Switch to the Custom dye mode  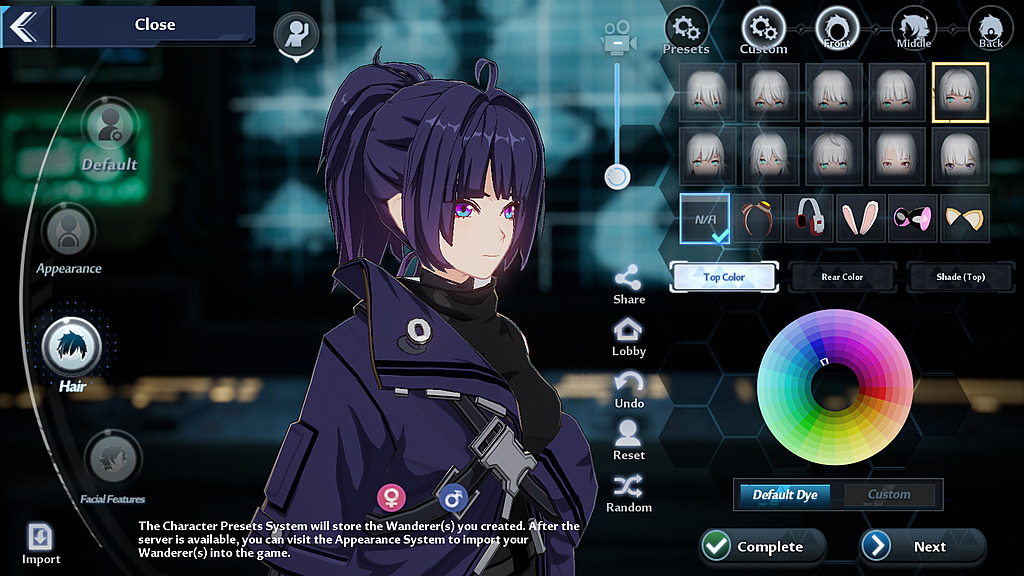[x=889, y=494]
